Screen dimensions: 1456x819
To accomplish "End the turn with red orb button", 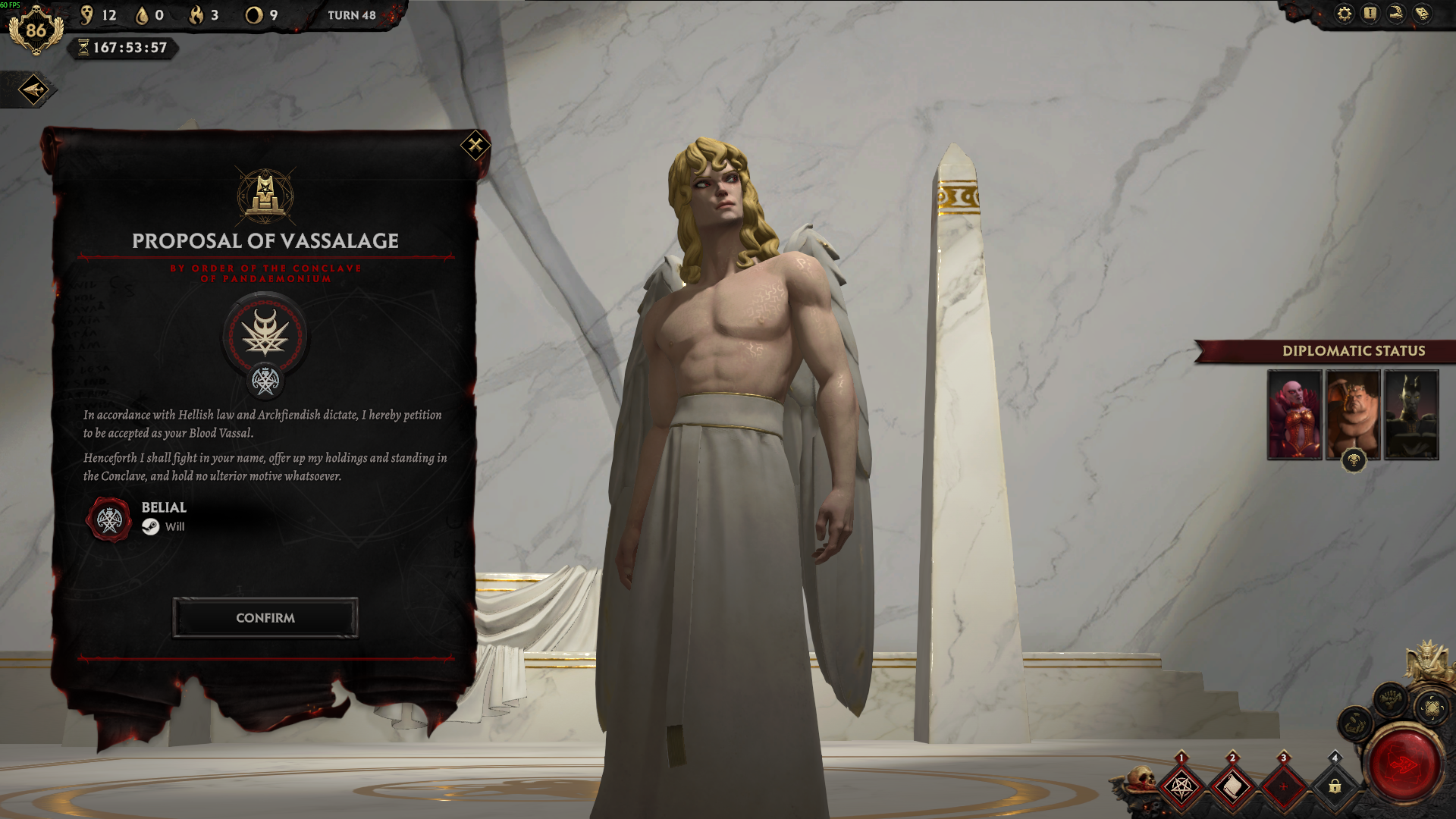I will click(x=1404, y=764).
